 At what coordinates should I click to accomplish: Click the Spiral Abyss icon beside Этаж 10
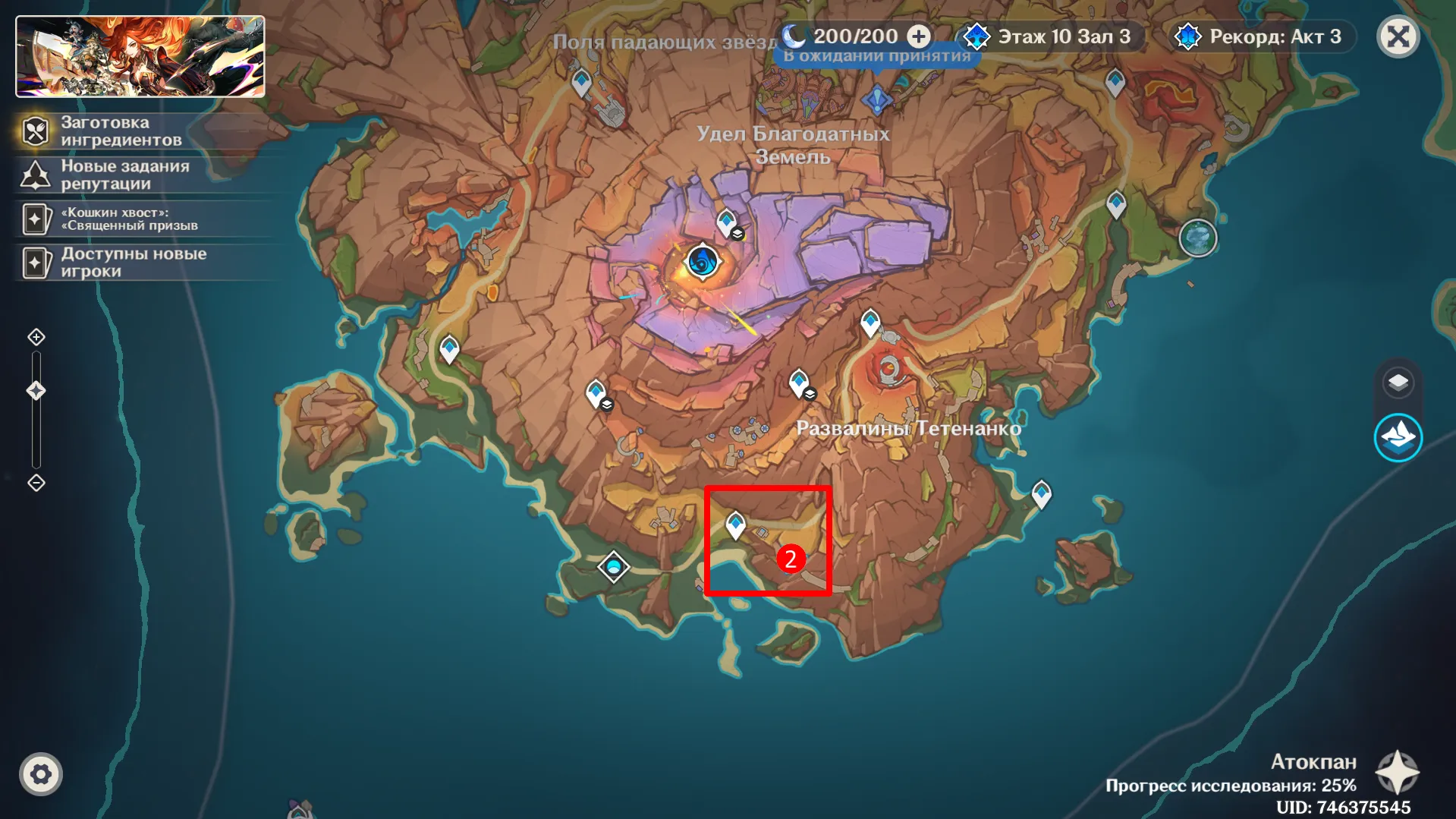(x=976, y=35)
